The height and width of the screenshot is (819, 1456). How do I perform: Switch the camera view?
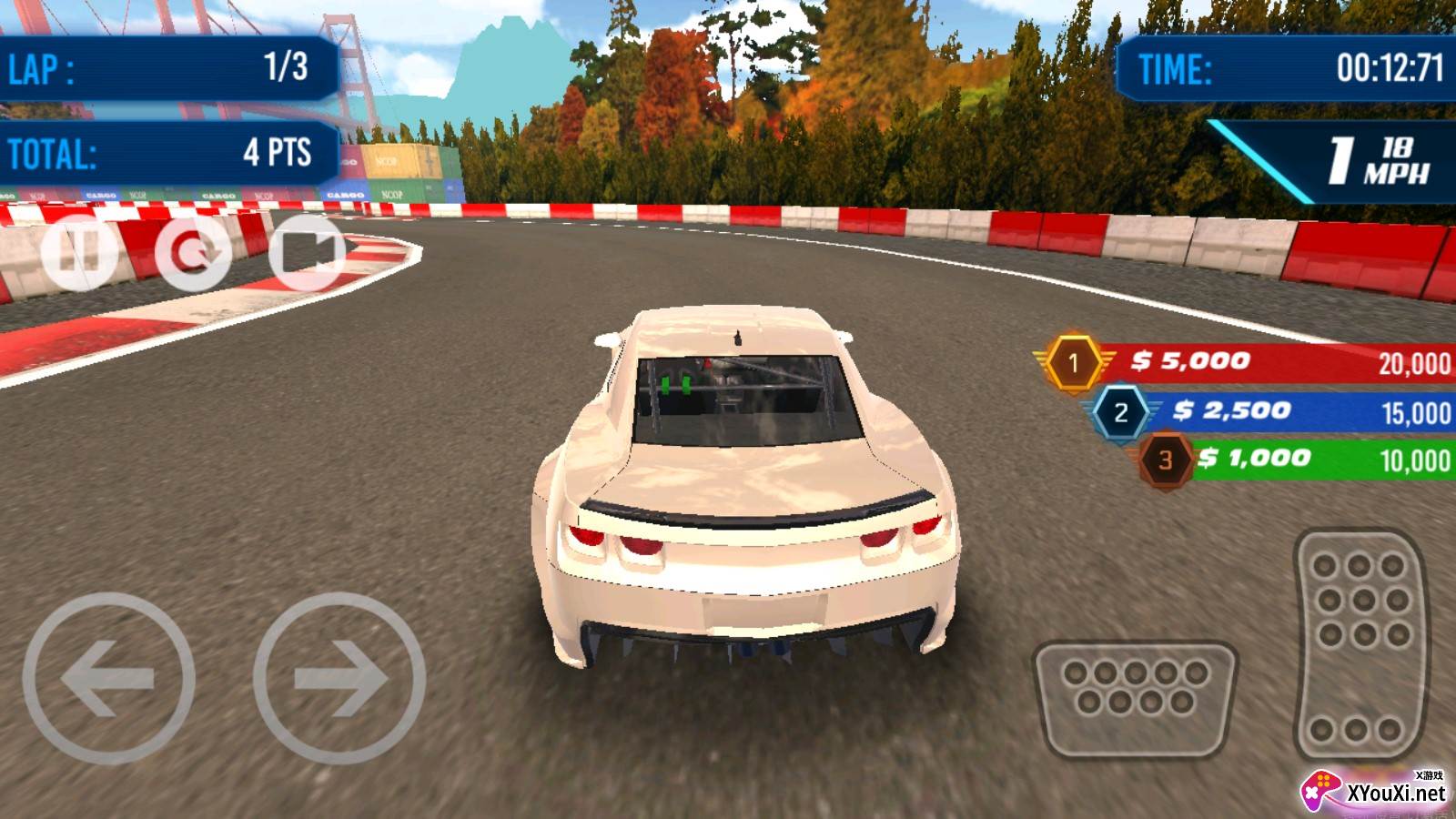pos(308,252)
